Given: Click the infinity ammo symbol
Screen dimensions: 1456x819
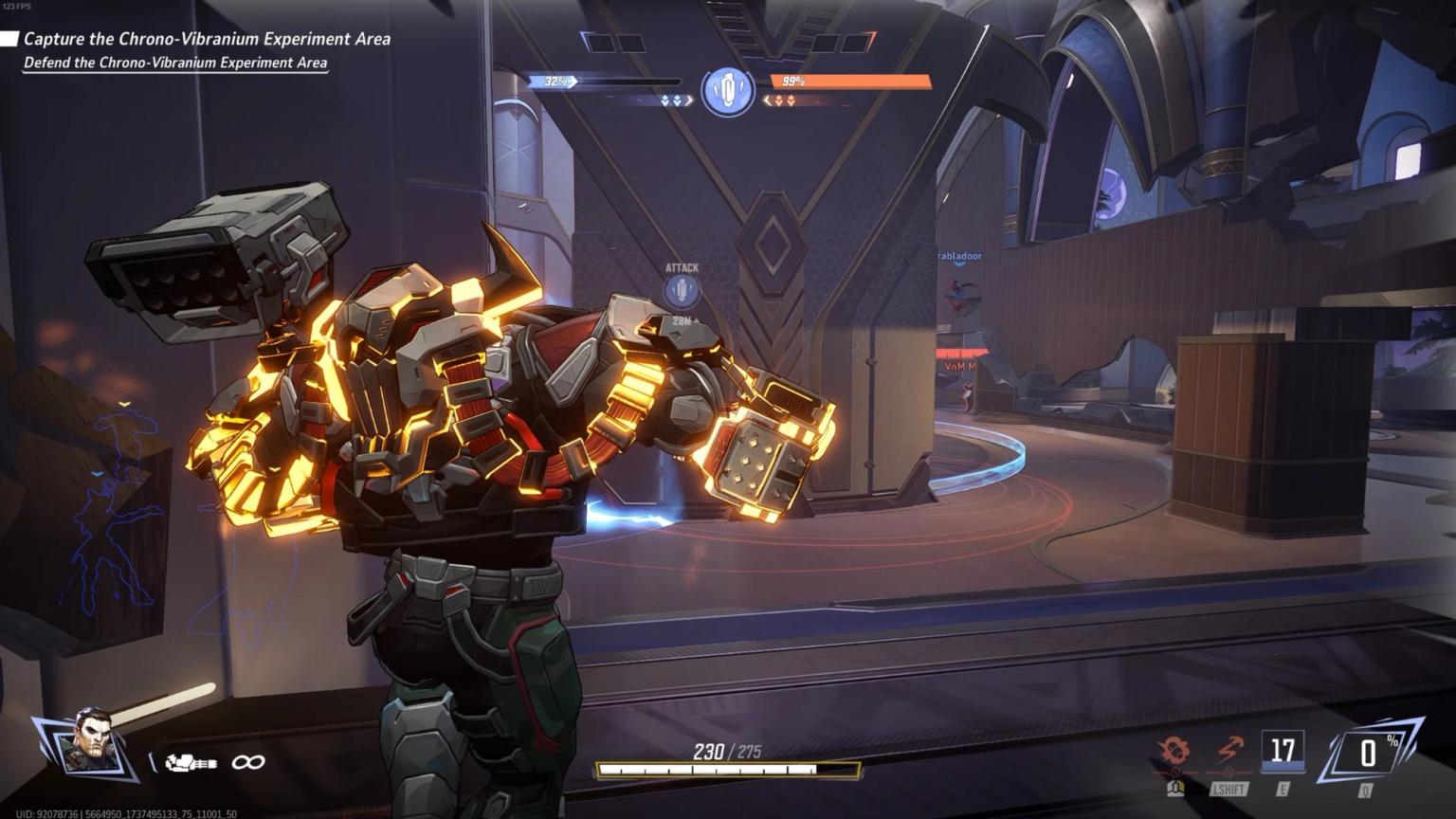Looking at the screenshot, I should coord(247,760).
